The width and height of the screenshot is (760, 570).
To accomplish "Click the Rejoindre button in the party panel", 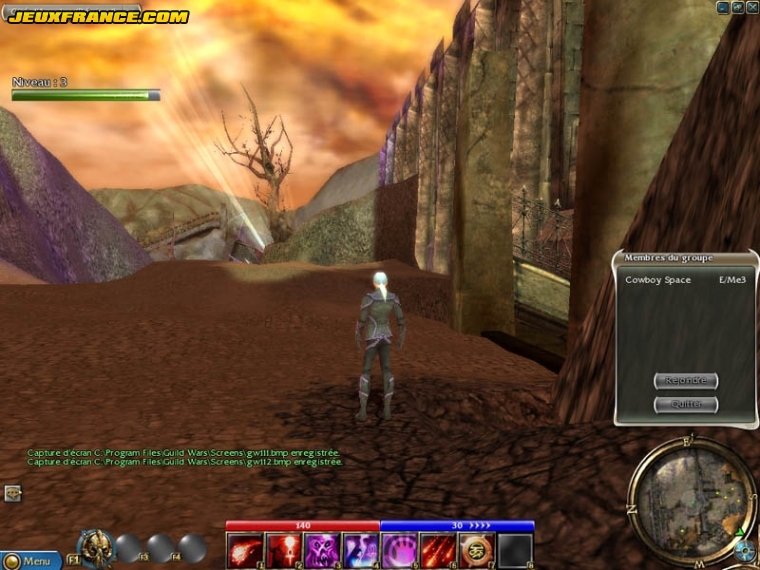I will 686,381.
